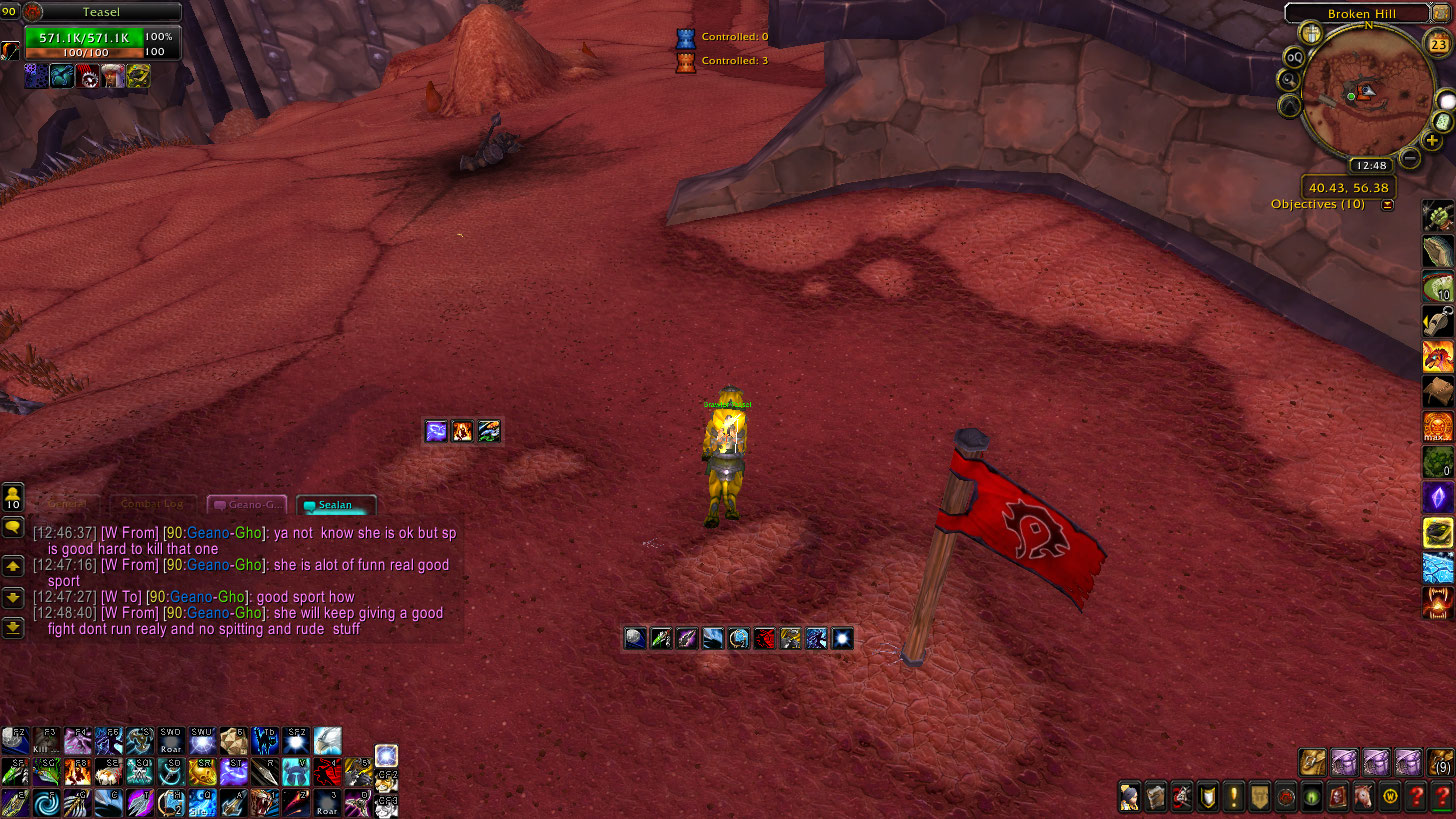This screenshot has height=819, width=1456.
Task: Switch to the Sealan whisper tab
Action: click(337, 505)
